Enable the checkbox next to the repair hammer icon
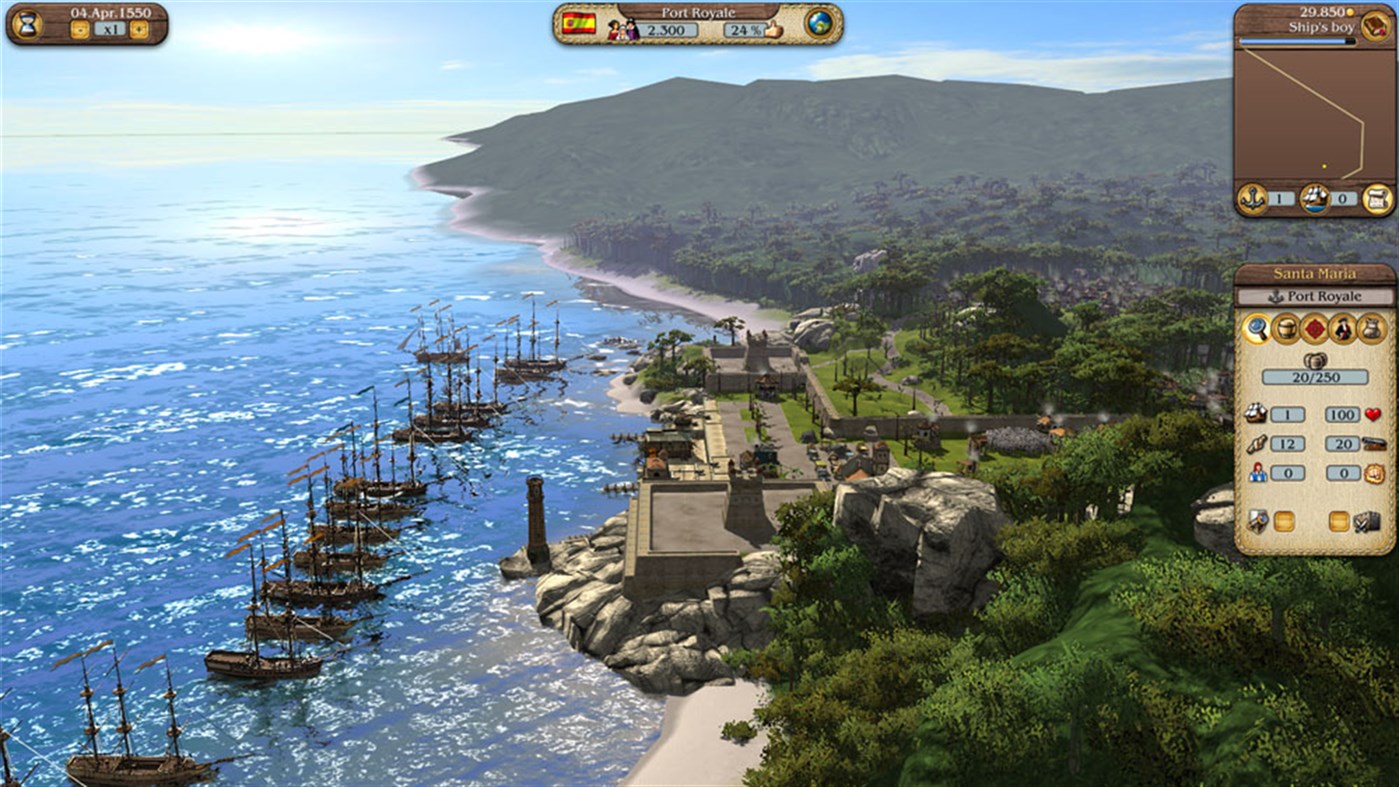 coord(1284,520)
